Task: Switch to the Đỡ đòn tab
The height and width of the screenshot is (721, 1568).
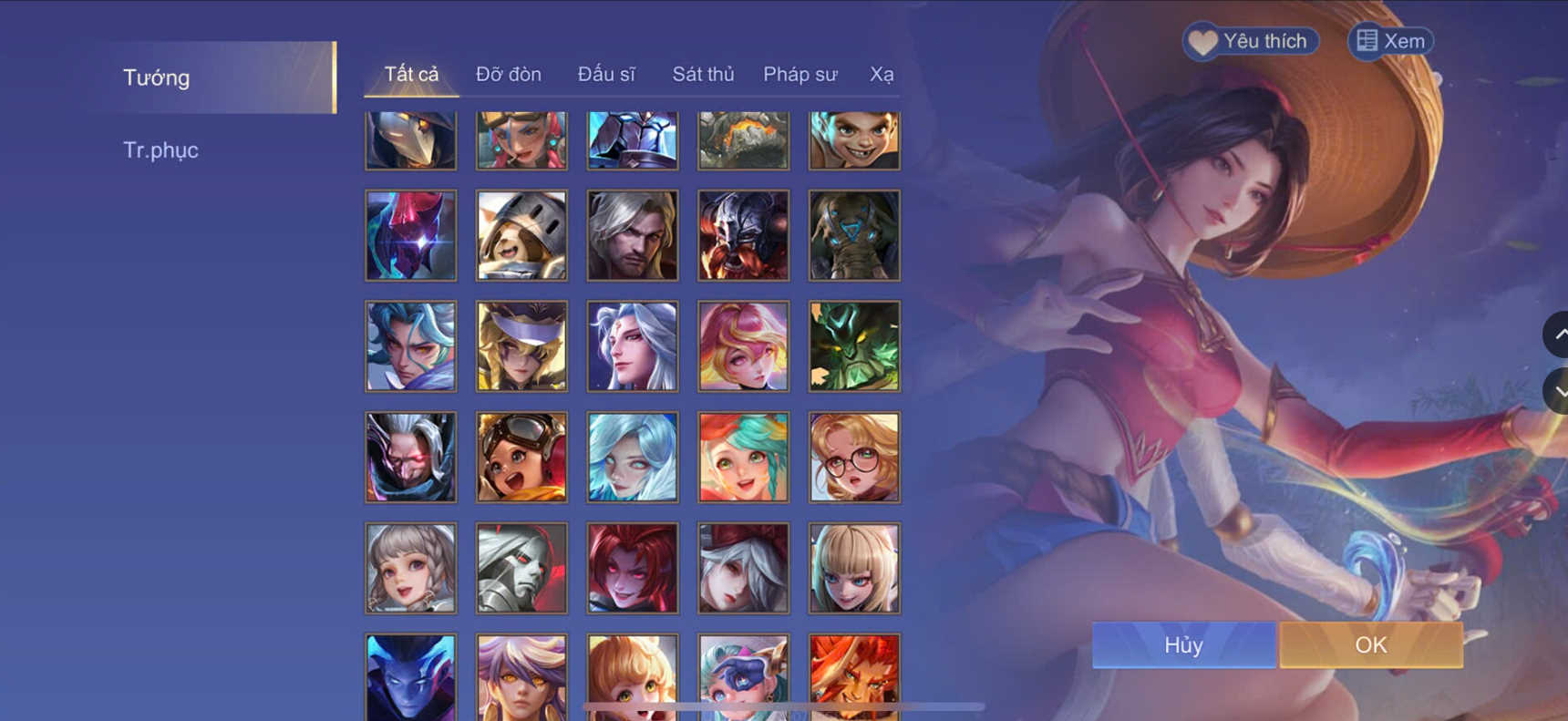Action: (510, 75)
